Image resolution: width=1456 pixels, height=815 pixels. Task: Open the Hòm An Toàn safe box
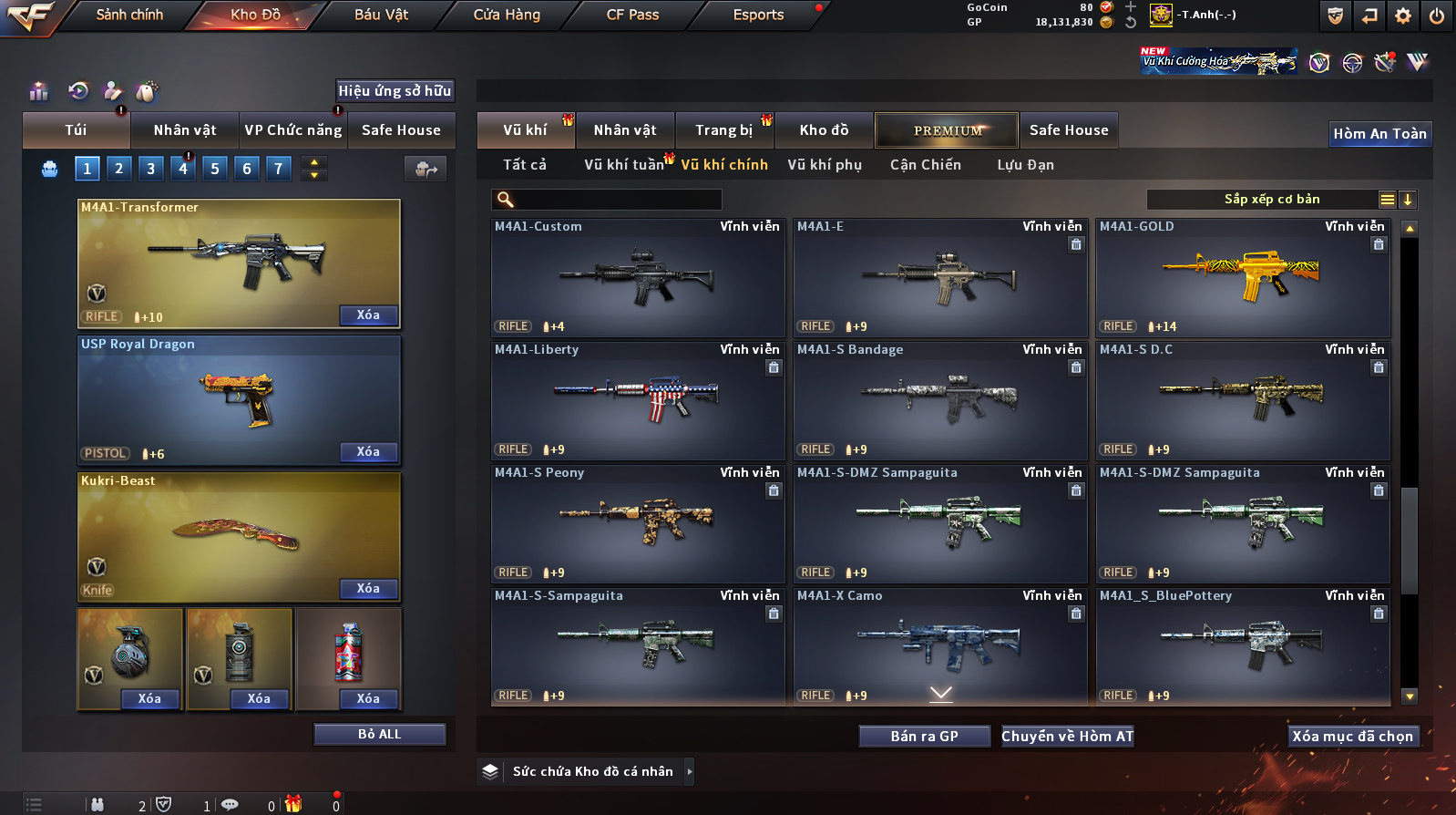pyautogui.click(x=1379, y=134)
